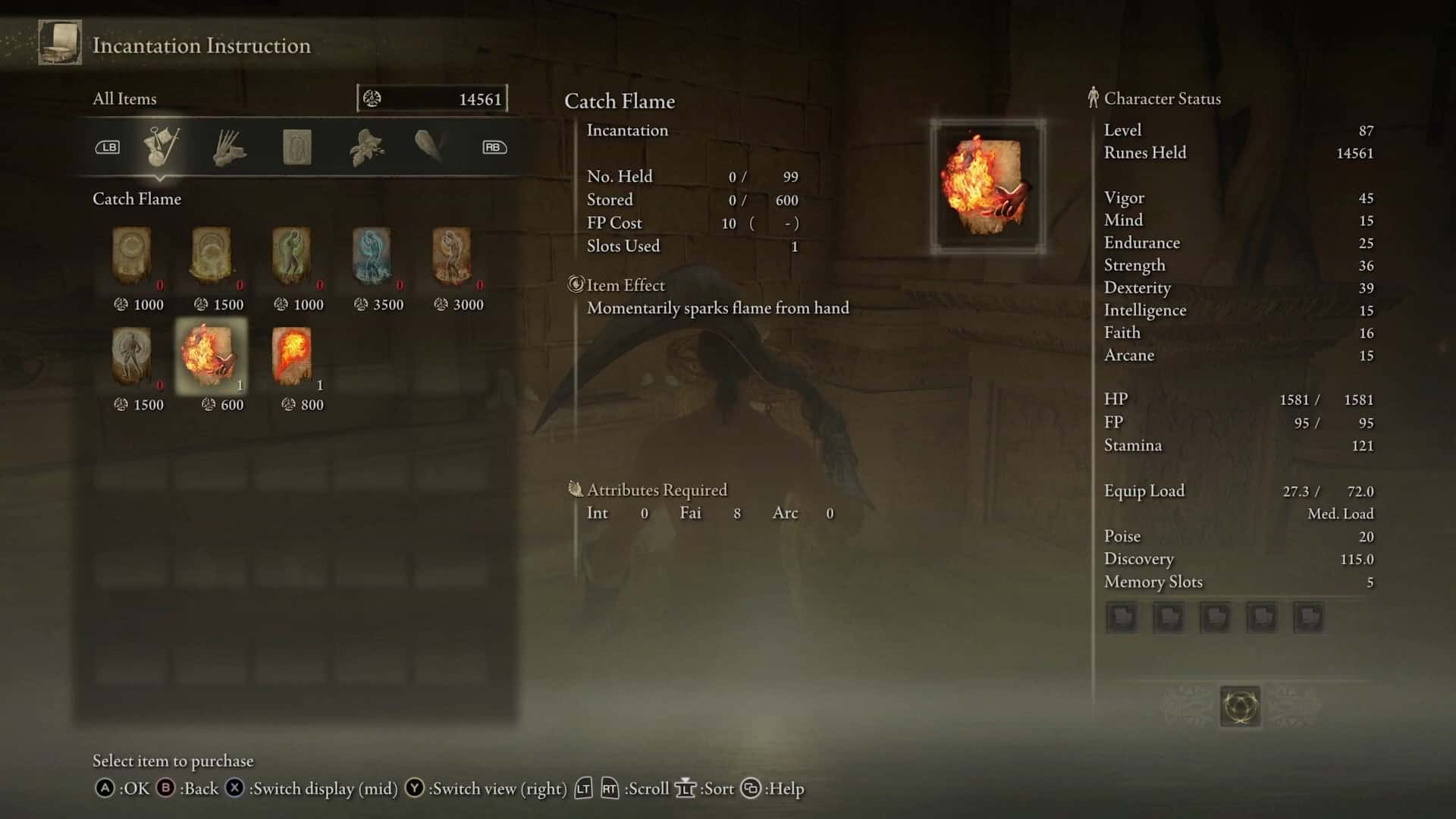Image resolution: width=1456 pixels, height=819 pixels.
Task: Pick the blue figure incantation costing 3500
Action: point(372,256)
